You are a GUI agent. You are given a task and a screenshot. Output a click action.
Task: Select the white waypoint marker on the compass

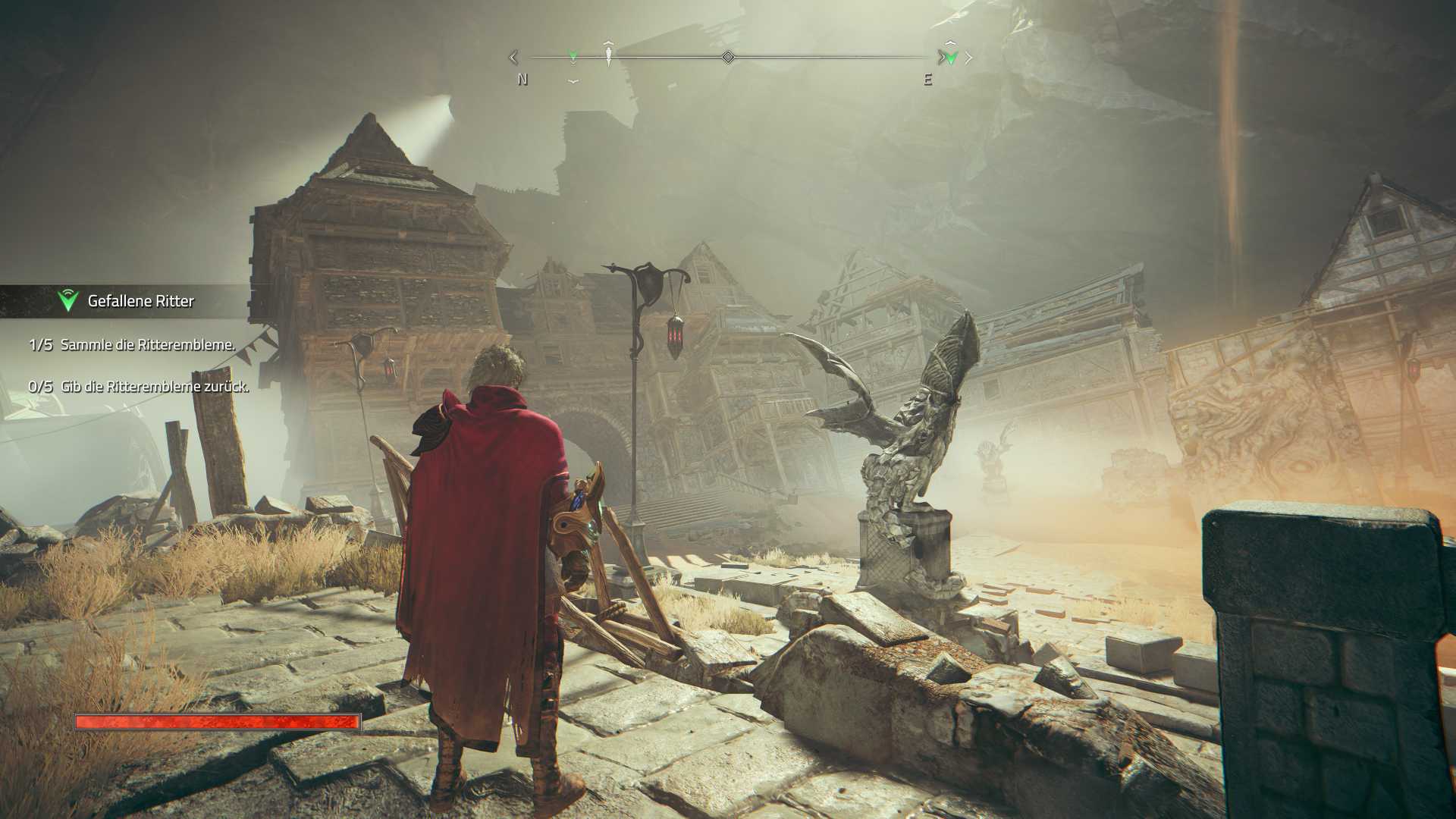608,55
